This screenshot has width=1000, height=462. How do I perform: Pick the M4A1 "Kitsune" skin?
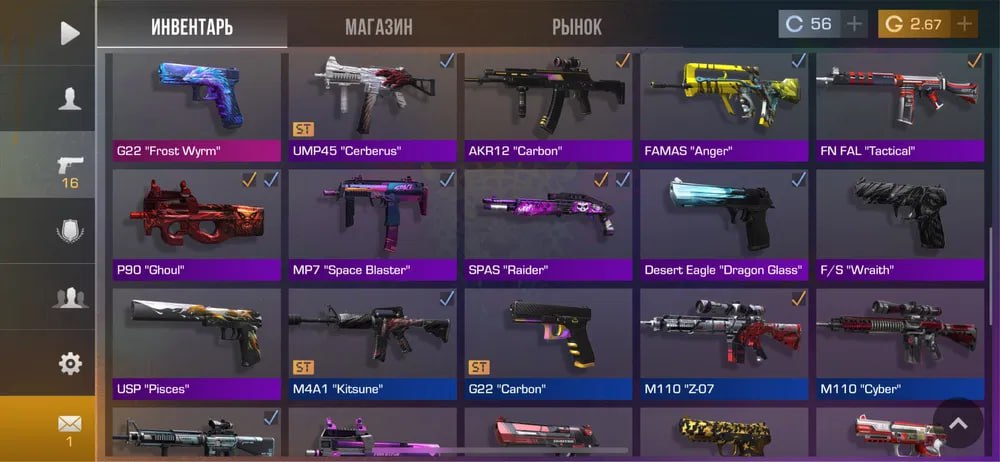point(373,343)
